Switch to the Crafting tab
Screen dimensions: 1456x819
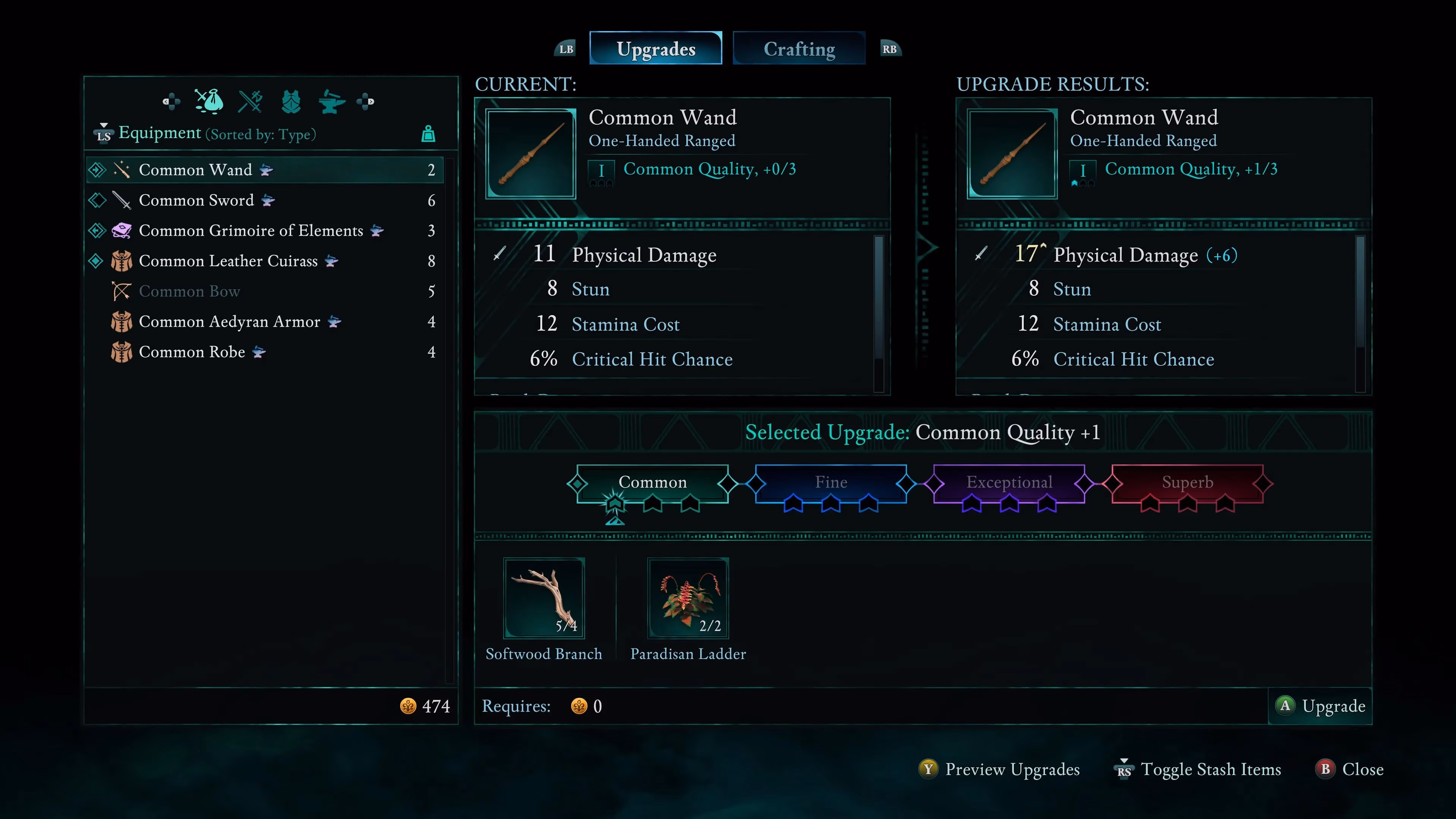799,48
